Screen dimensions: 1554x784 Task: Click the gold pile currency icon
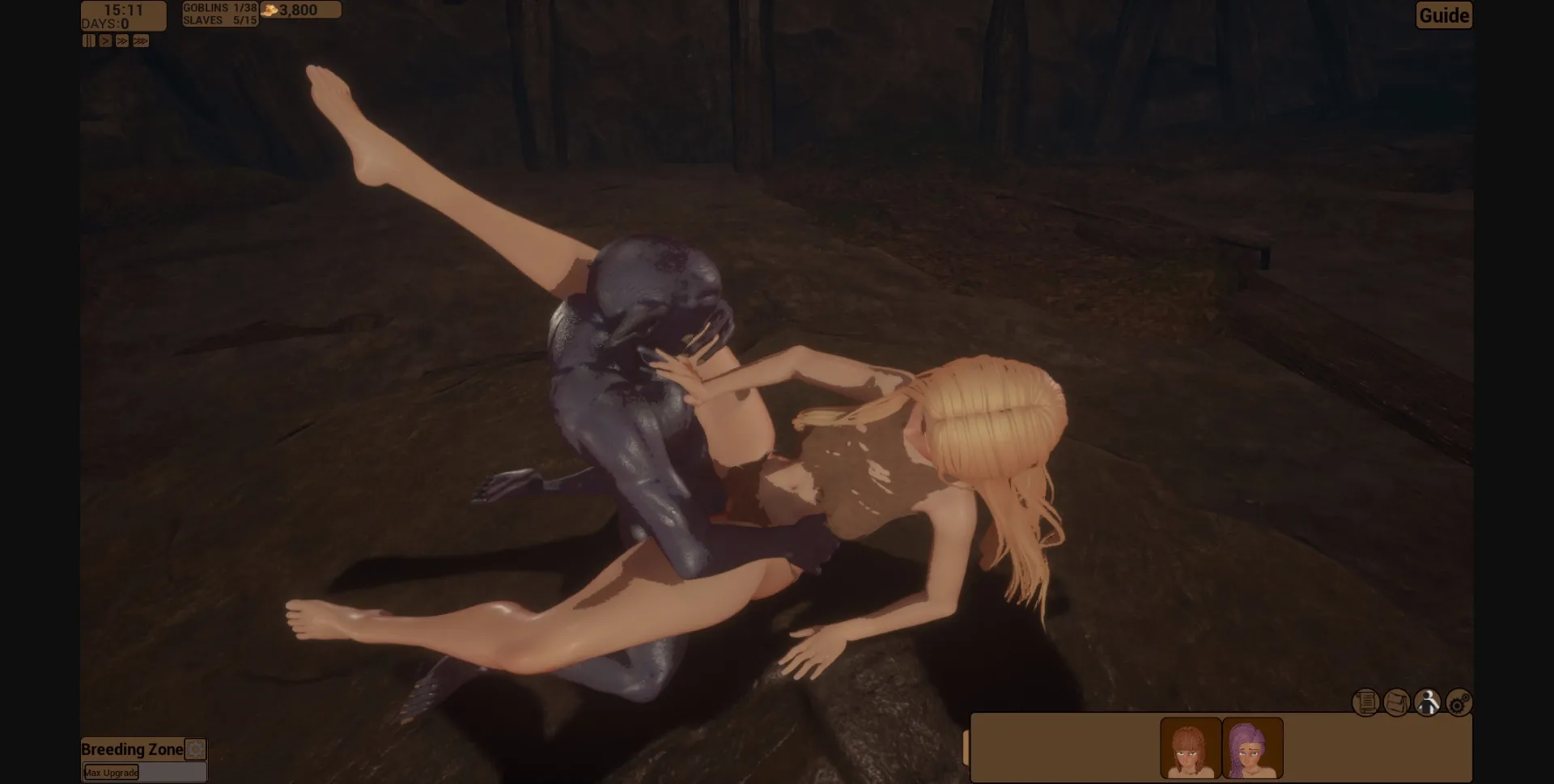coord(270,10)
